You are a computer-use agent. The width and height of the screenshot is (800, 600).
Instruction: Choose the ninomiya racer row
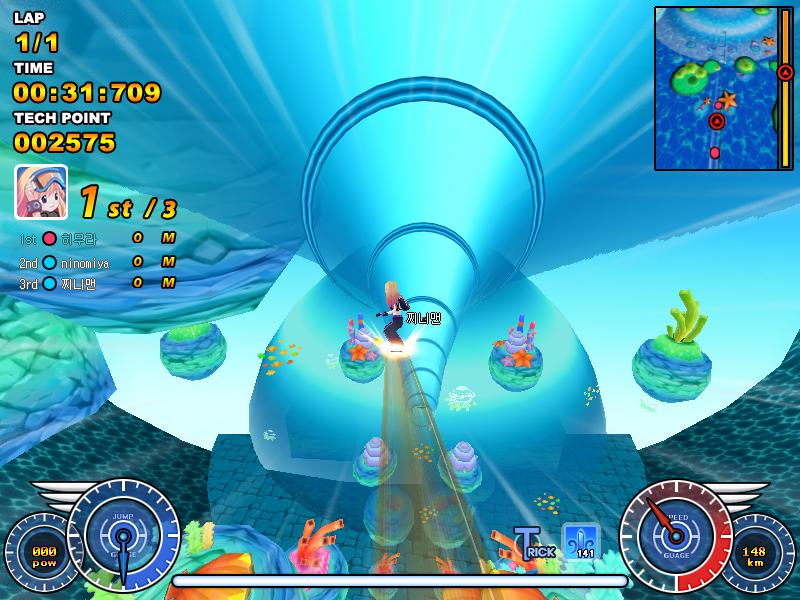coord(97,262)
